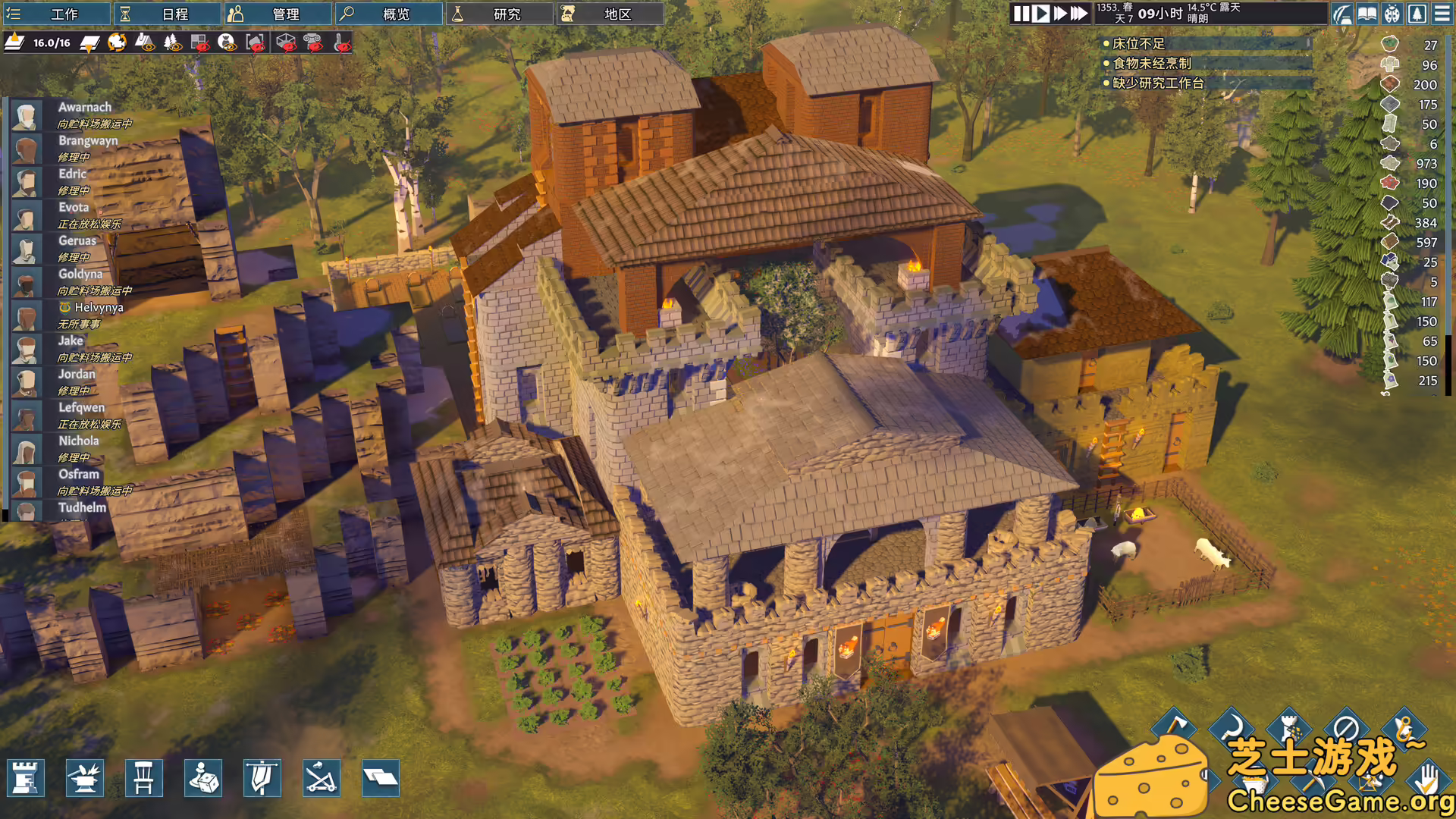Switch to the 地区 (Region) tab
Image resolution: width=1456 pixels, height=819 pixels.
610,14
